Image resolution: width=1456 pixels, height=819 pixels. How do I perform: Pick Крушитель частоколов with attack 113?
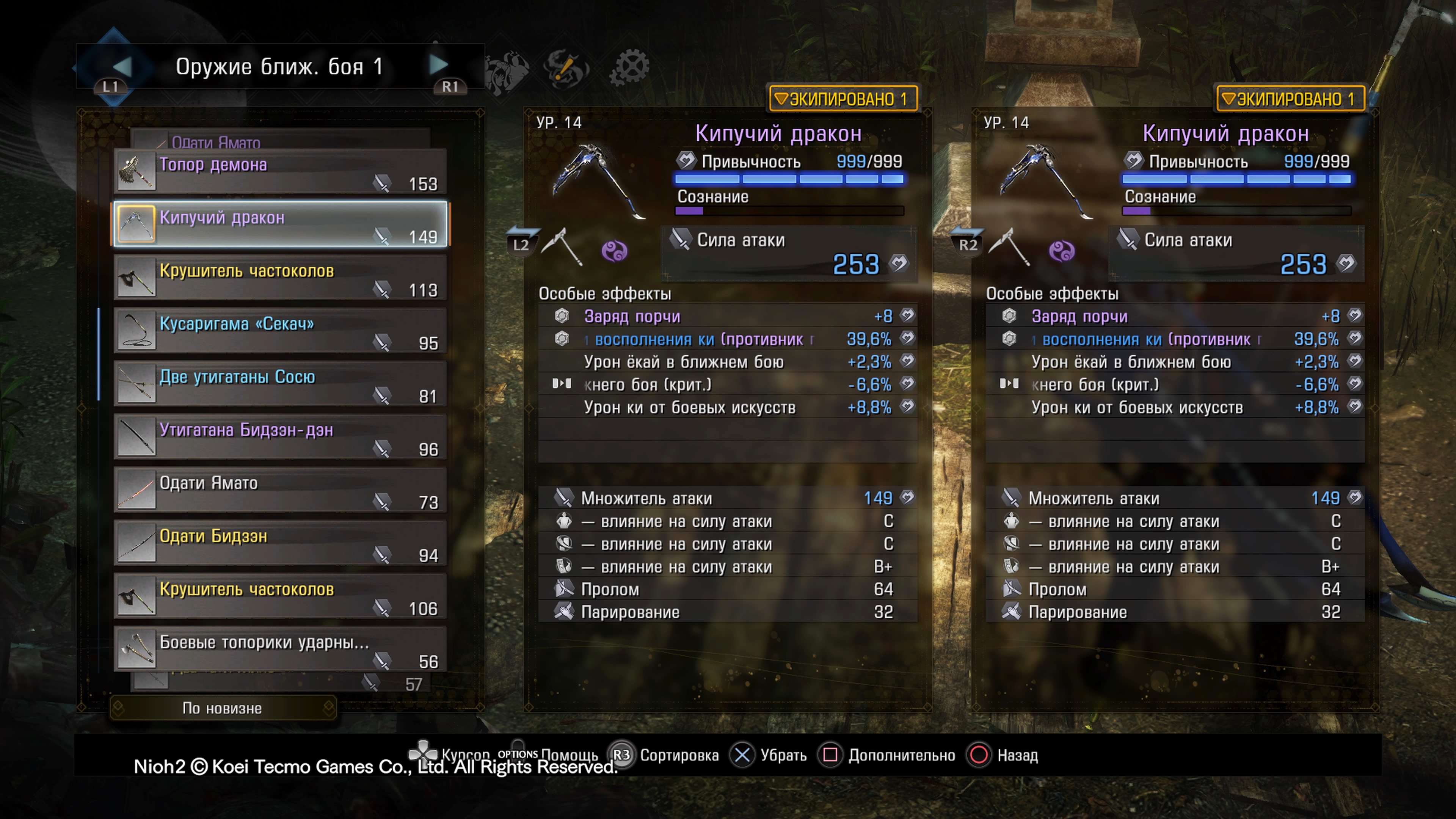280,278
